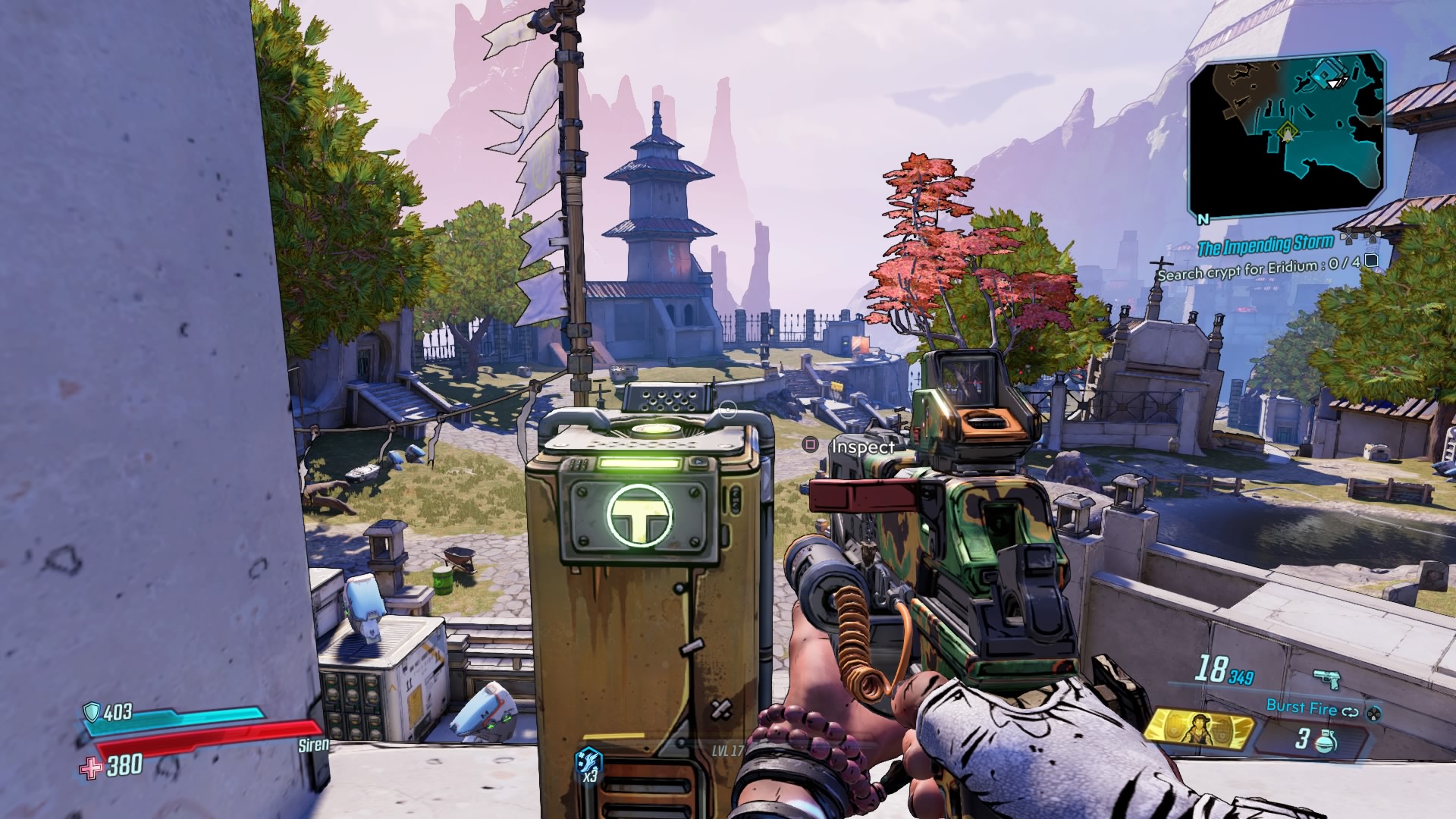This screenshot has width=1456, height=819.
Task: Click the Inspect text prompt
Action: (862, 447)
